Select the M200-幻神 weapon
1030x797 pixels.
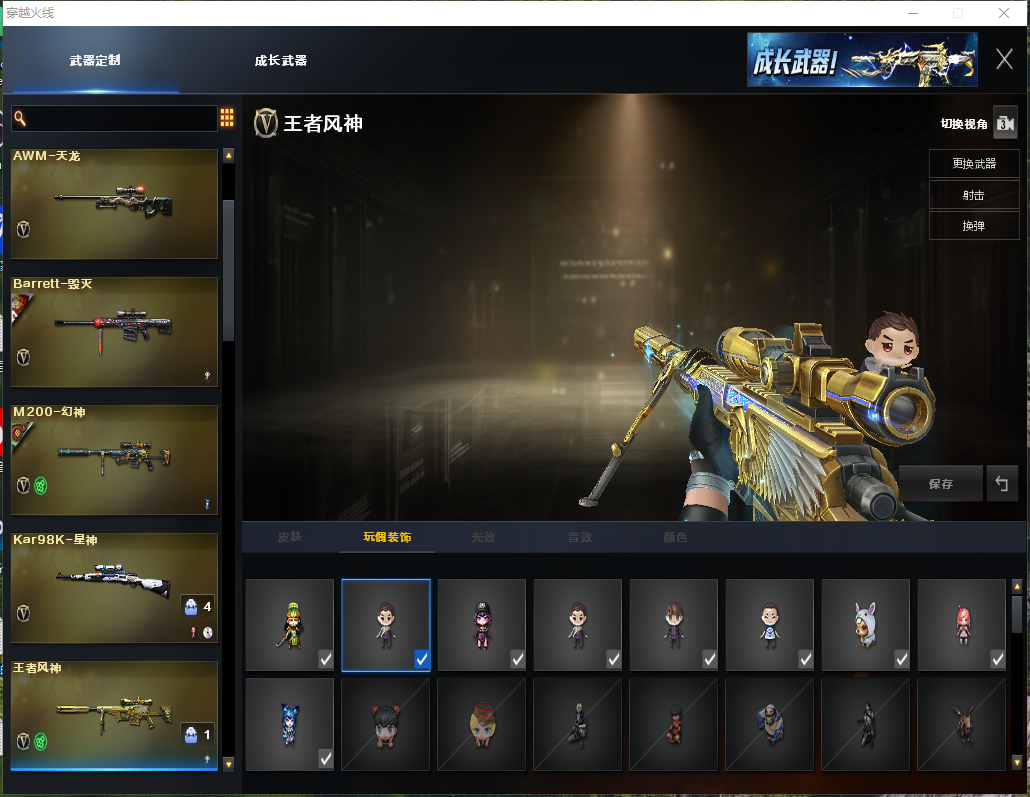[x=114, y=460]
